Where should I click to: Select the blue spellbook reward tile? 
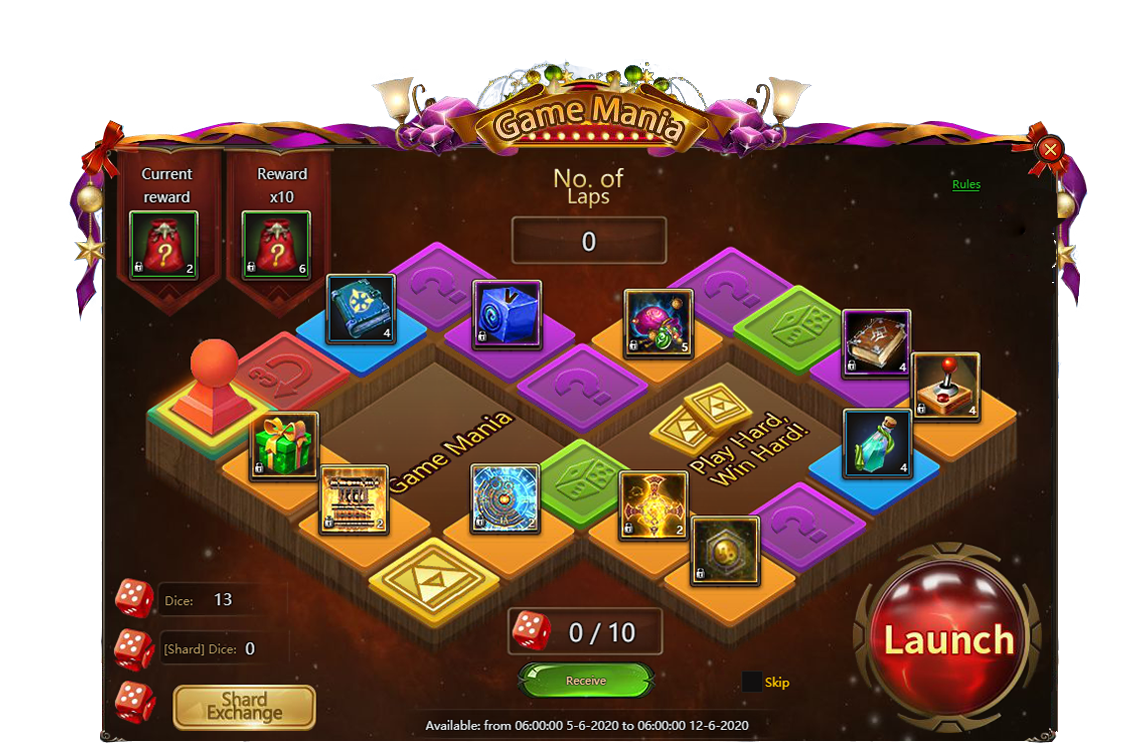pyautogui.click(x=361, y=309)
